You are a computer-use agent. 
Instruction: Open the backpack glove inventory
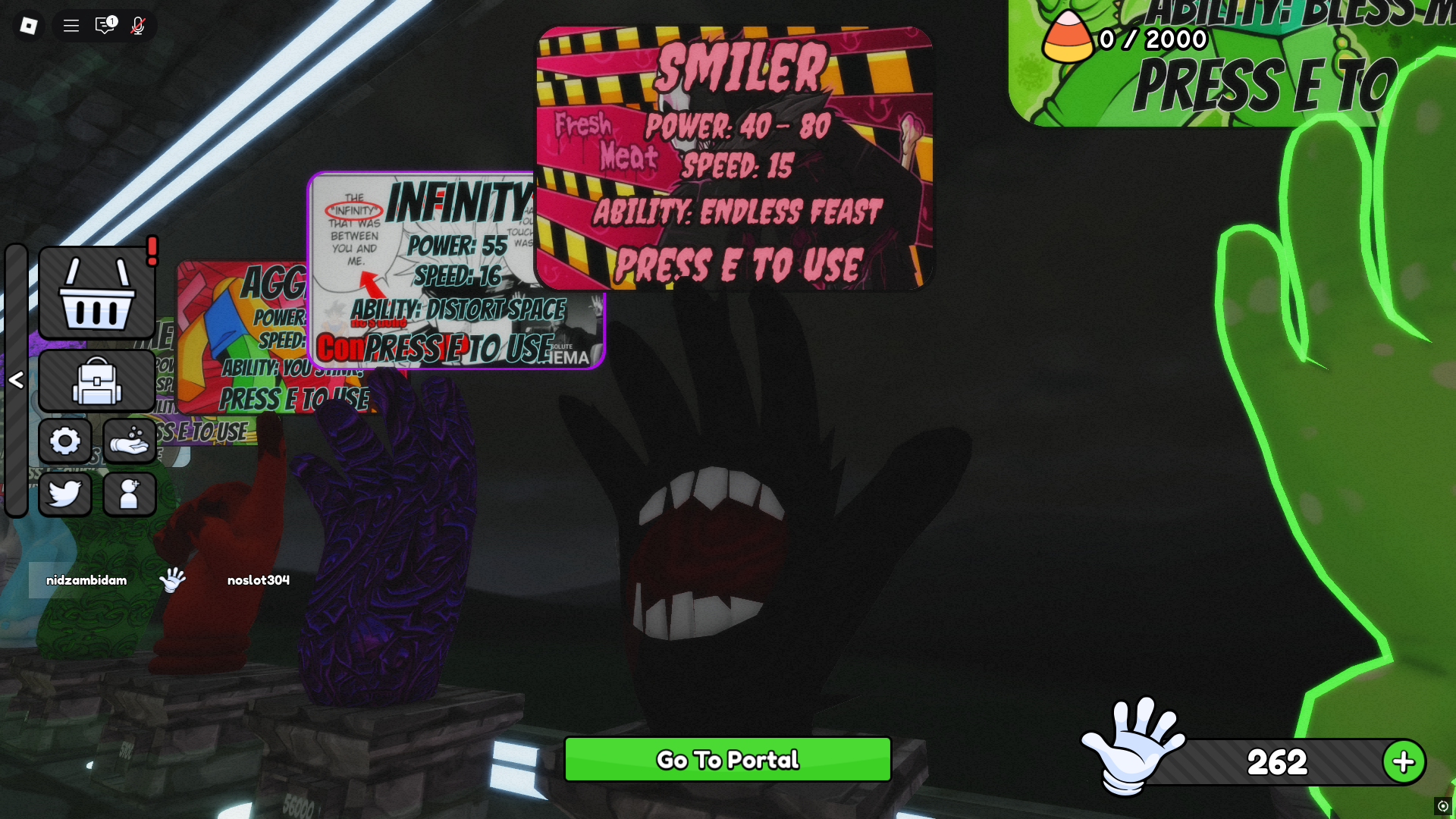pos(96,381)
